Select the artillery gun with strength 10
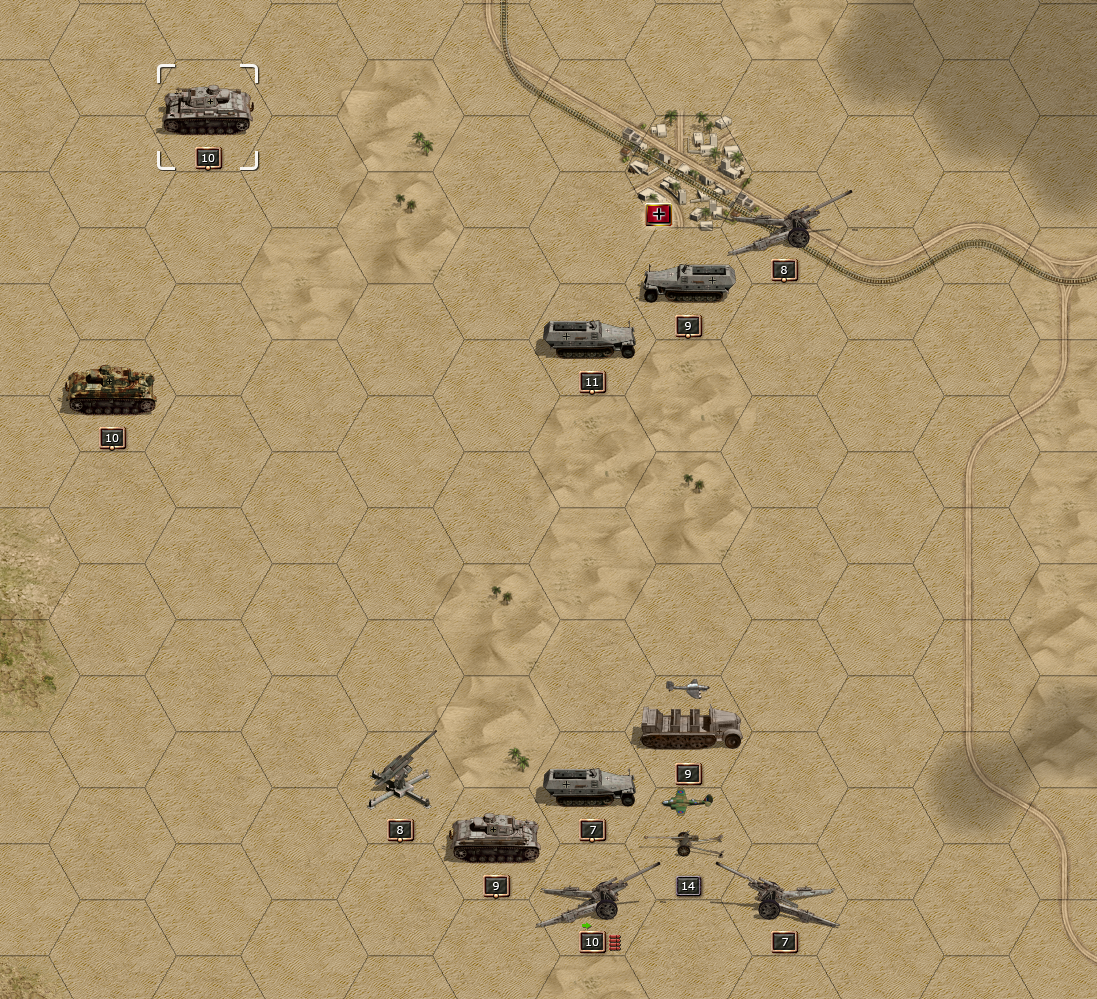Viewport: 1097px width, 999px height. click(596, 895)
